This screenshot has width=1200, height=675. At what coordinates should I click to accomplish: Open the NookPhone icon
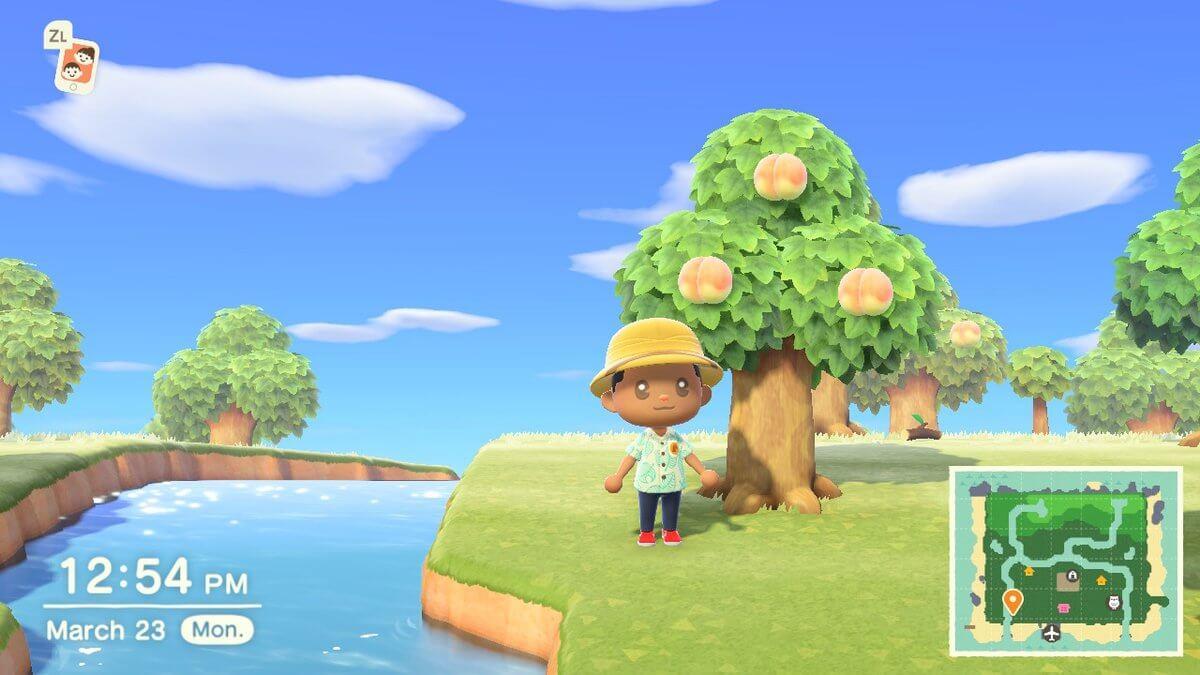76,66
